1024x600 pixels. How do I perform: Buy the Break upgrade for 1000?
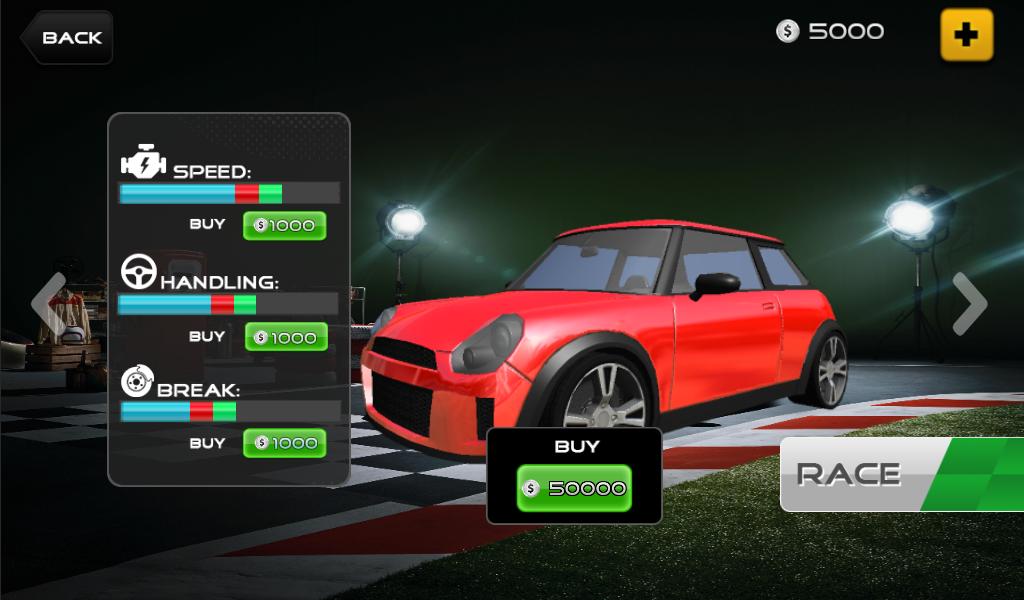coord(285,443)
